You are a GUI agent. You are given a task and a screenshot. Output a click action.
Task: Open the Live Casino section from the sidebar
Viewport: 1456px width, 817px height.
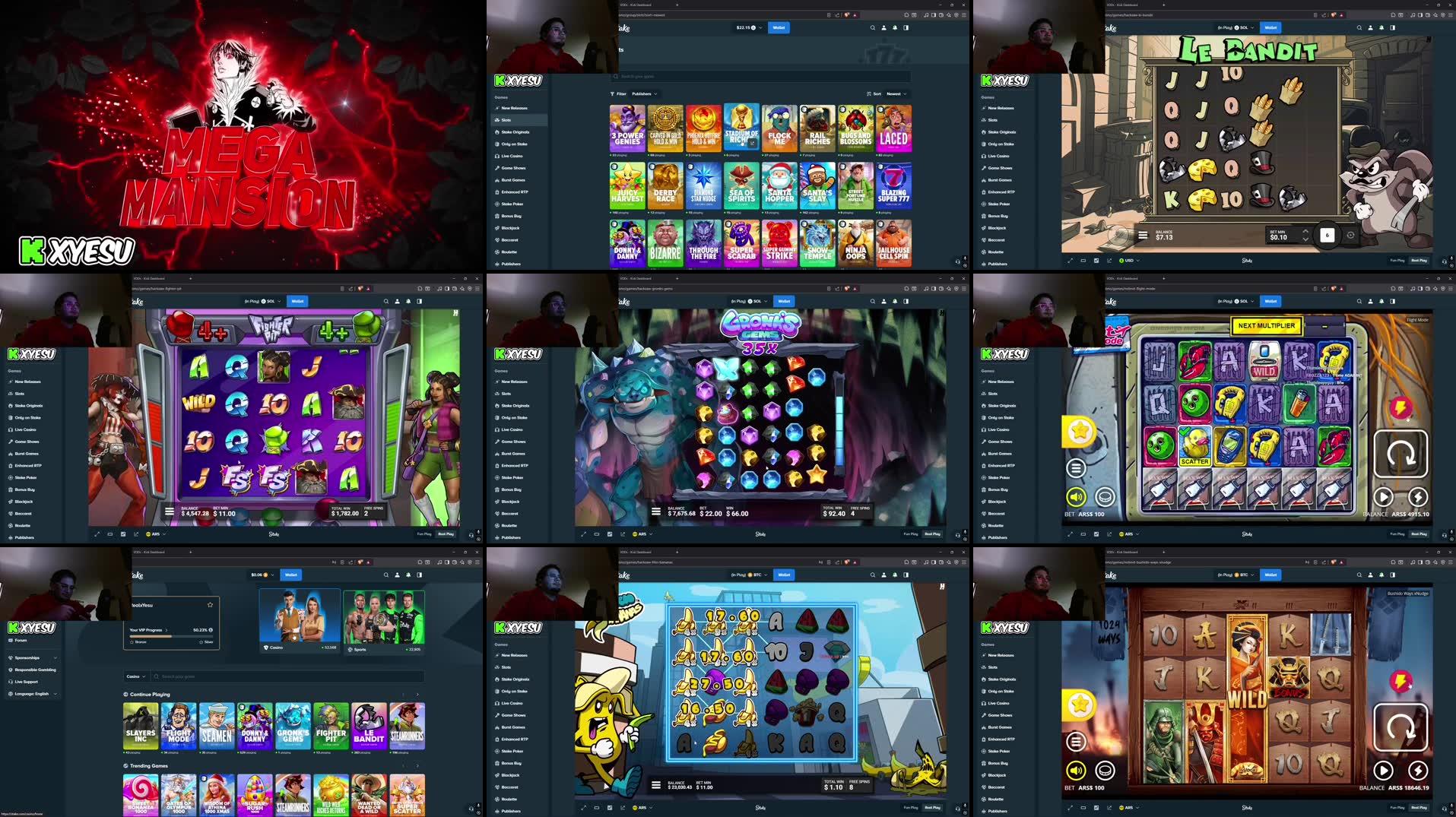[511, 155]
